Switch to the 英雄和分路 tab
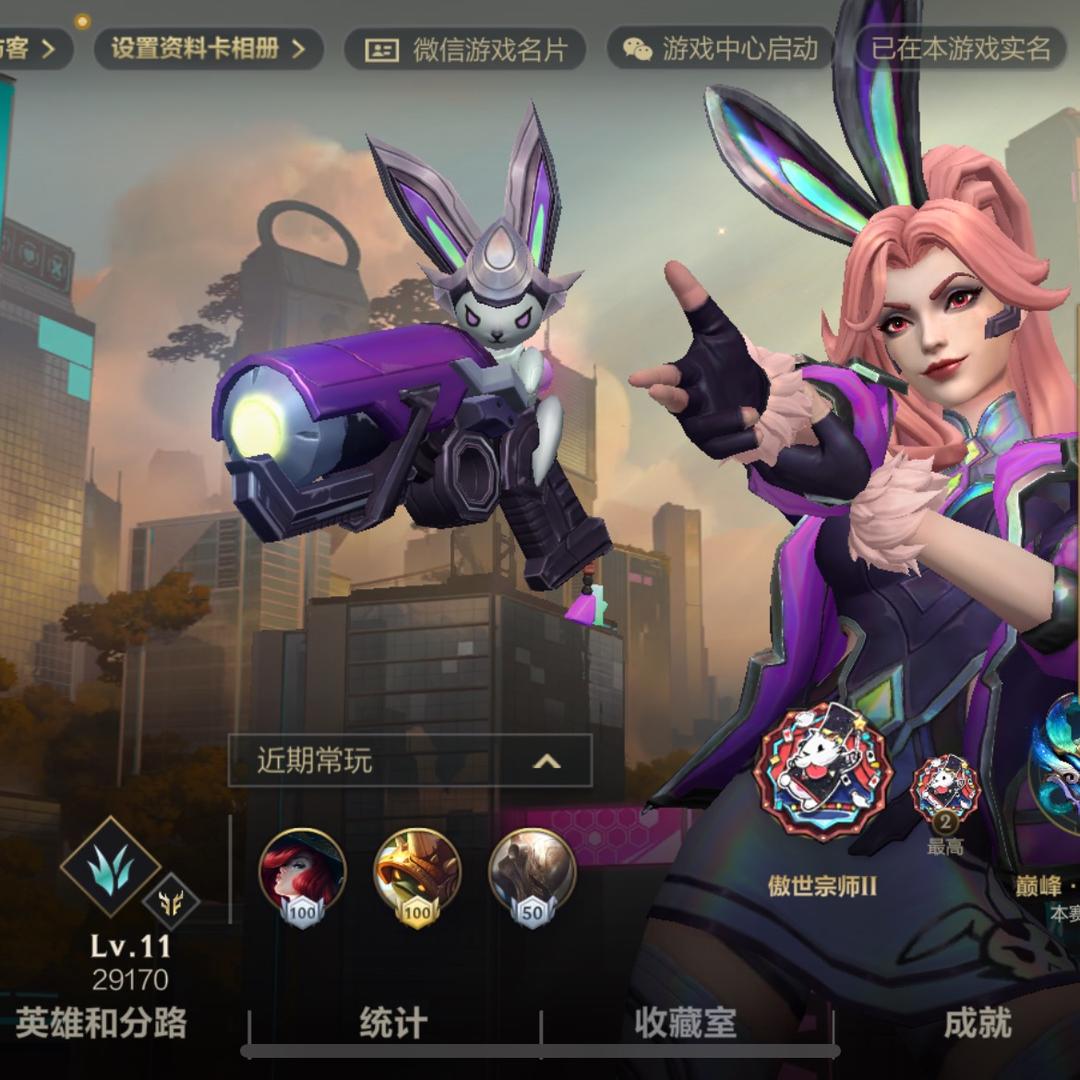 coord(102,1023)
